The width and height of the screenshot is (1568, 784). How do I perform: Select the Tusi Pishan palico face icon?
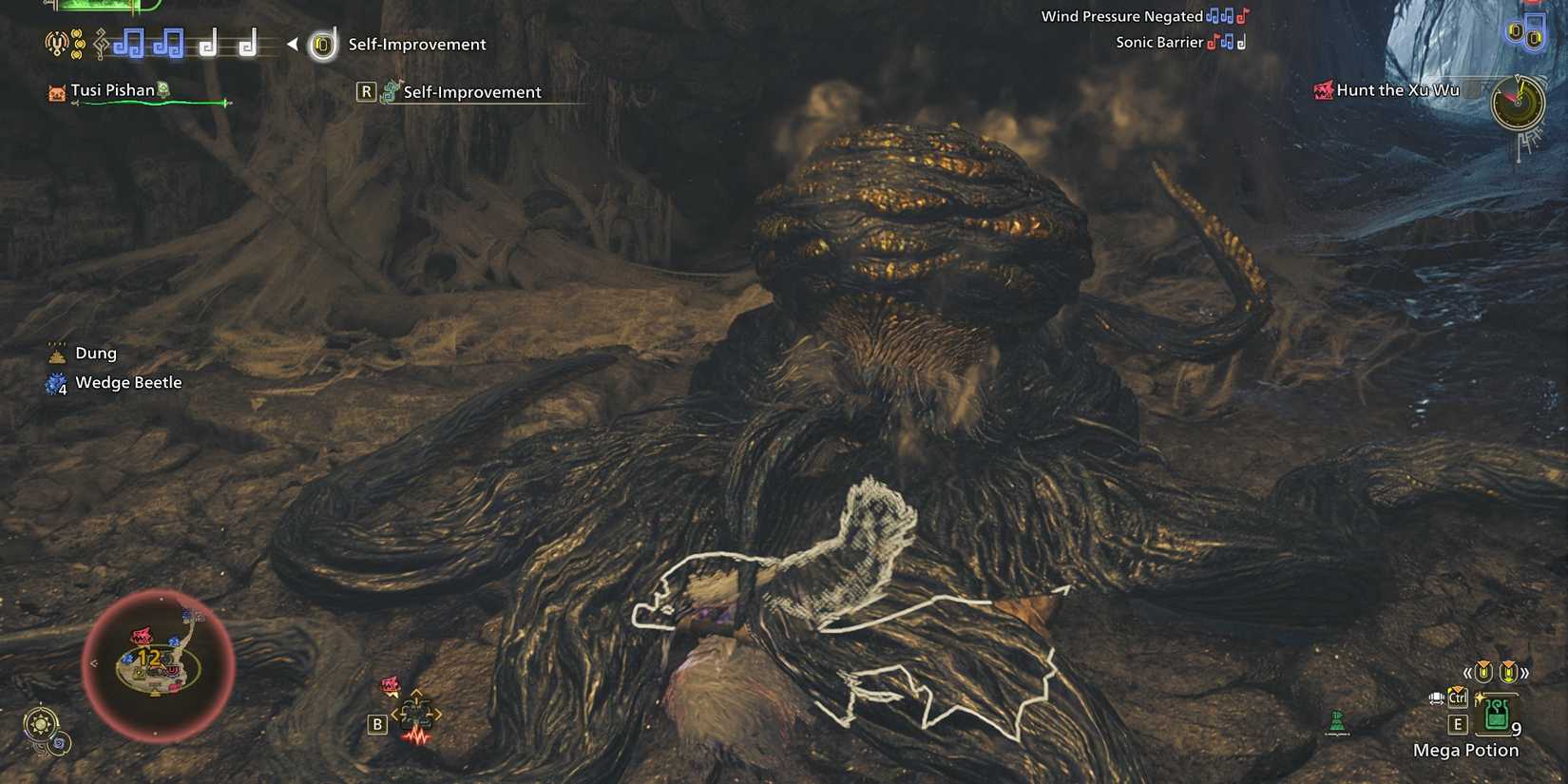point(56,90)
